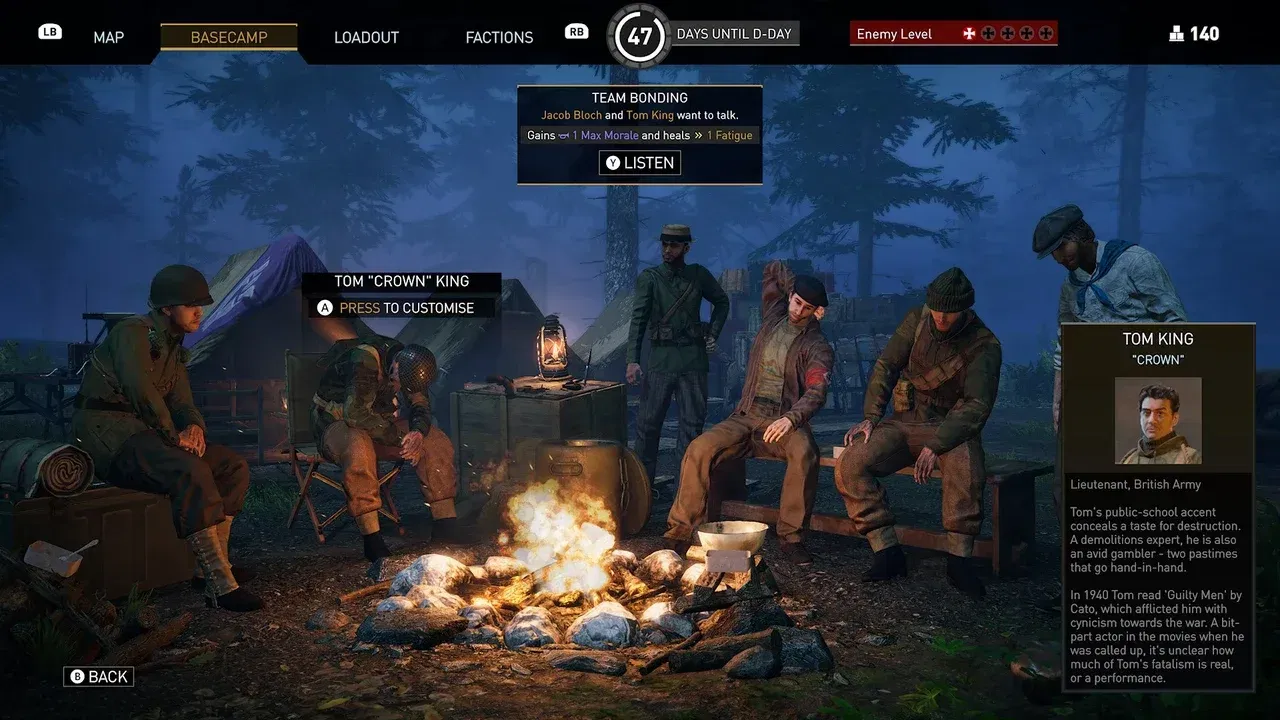Screen dimensions: 1280x720
Task: Click the Max Morale glasses icon
Action: pos(562,135)
